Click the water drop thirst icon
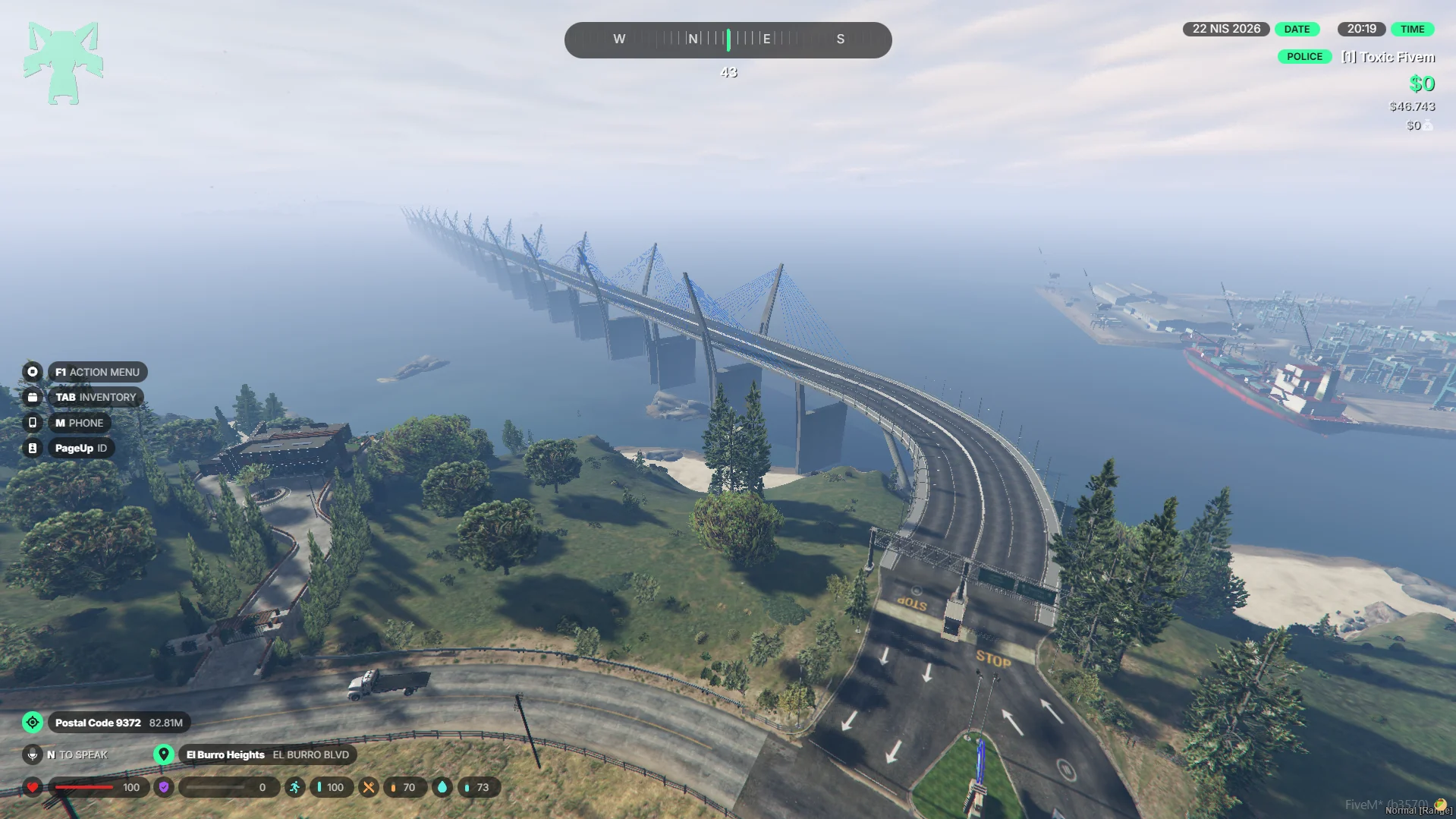The height and width of the screenshot is (819, 1456). tap(442, 787)
